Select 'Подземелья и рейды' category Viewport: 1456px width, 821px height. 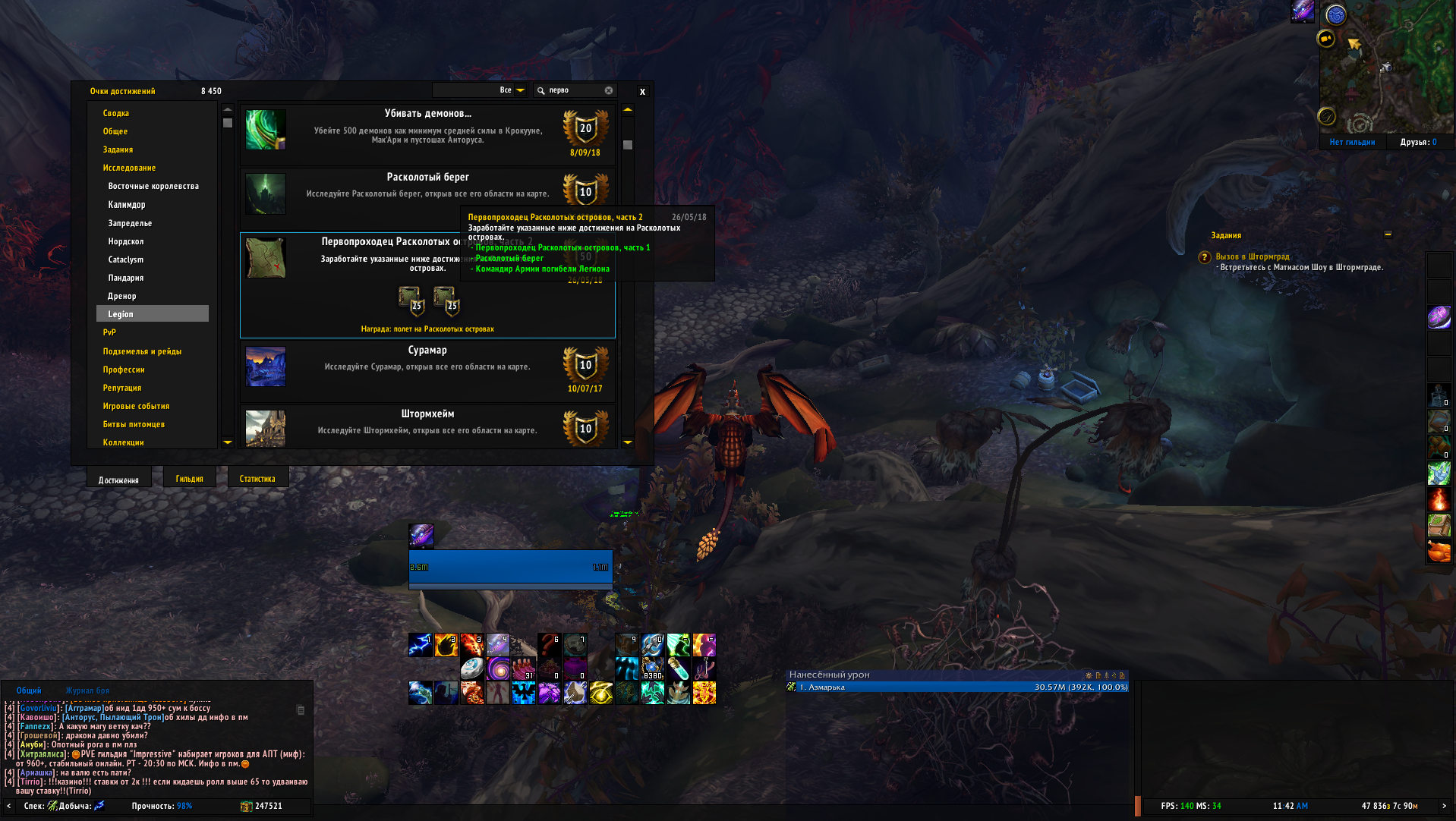point(142,351)
